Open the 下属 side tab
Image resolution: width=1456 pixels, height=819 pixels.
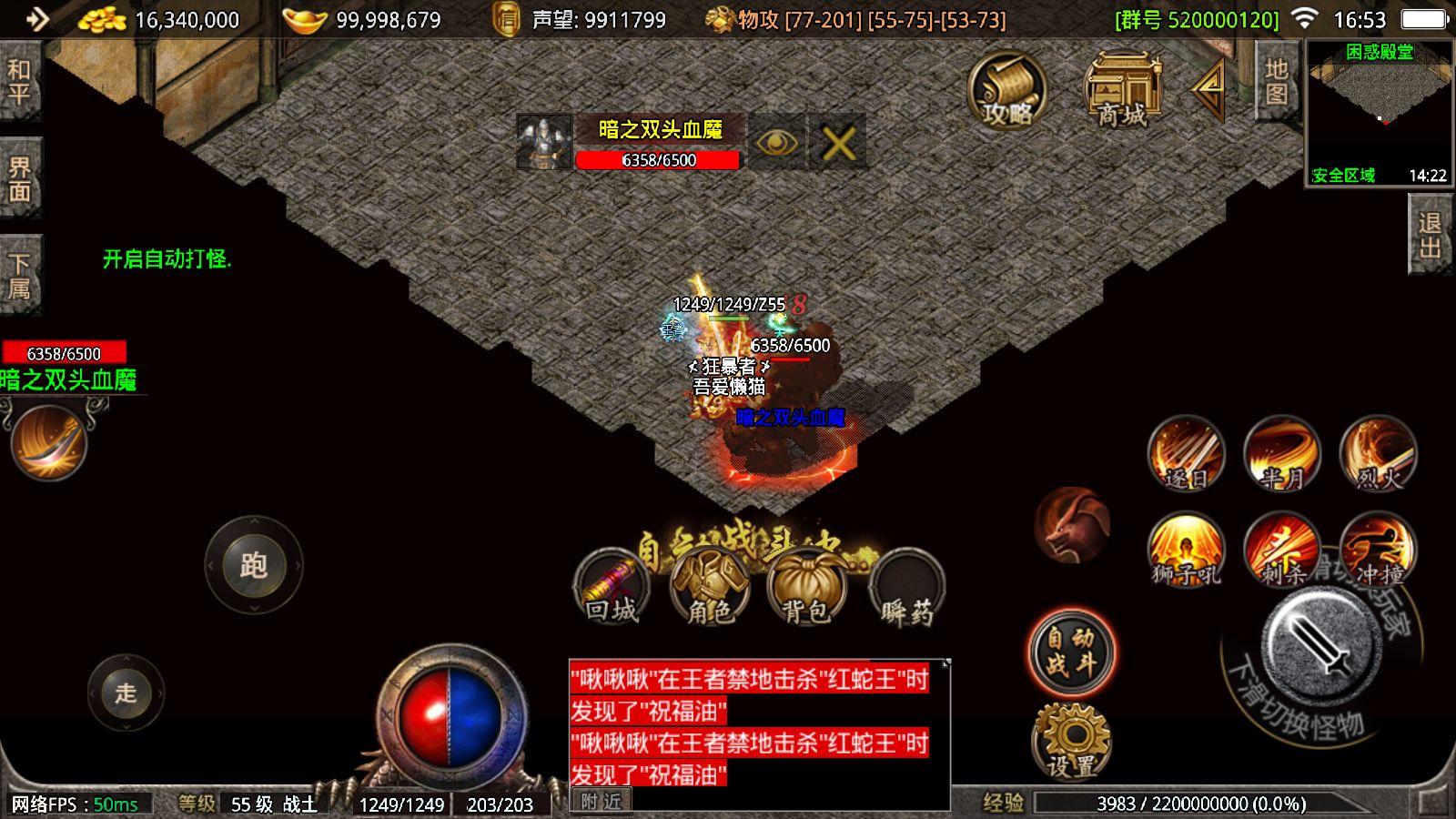click(19, 276)
